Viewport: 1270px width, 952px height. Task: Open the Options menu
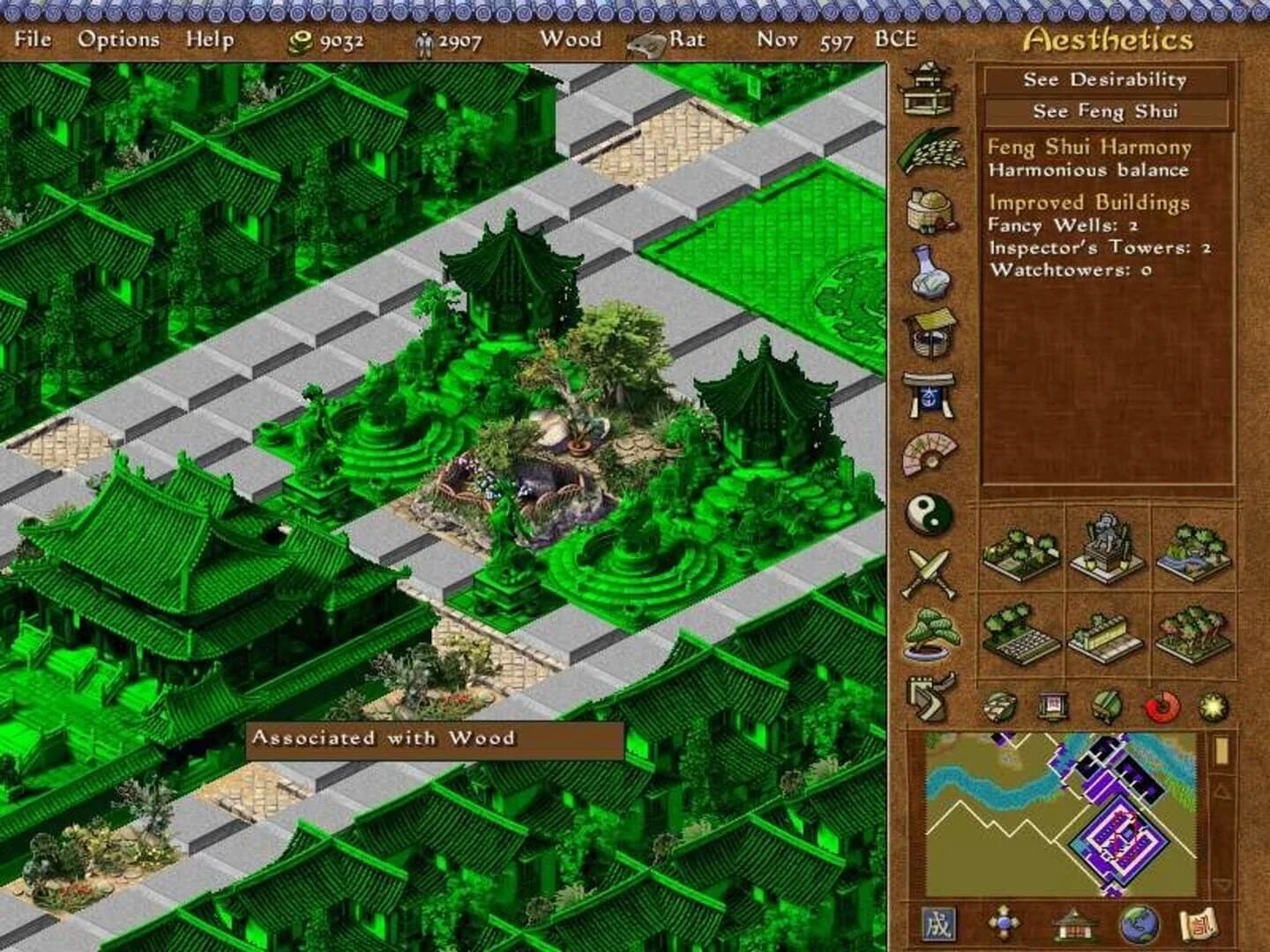(119, 40)
